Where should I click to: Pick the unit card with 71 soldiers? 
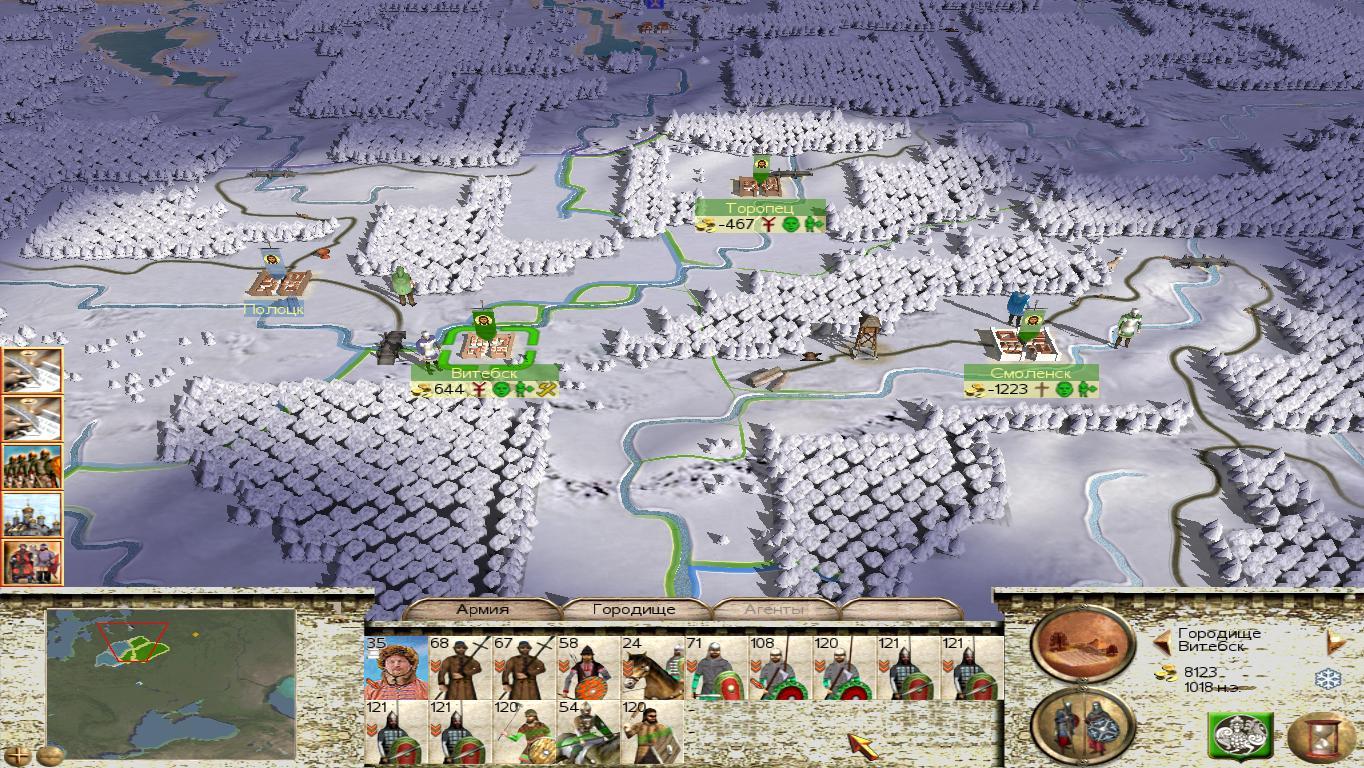715,668
